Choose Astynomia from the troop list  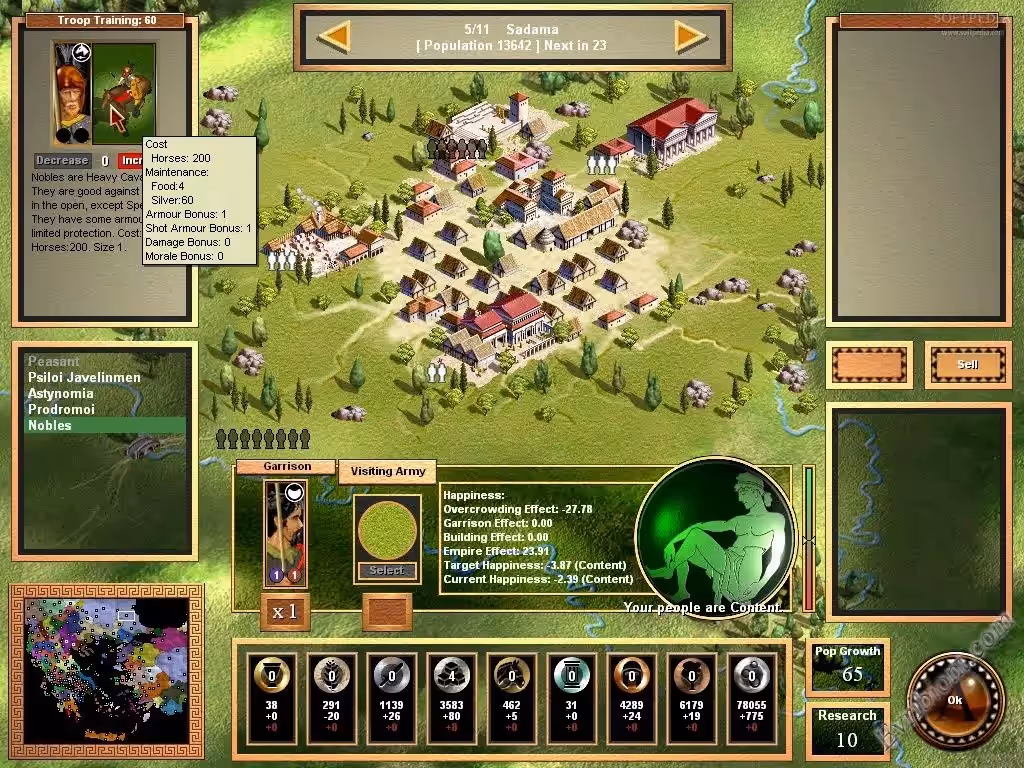61,394
